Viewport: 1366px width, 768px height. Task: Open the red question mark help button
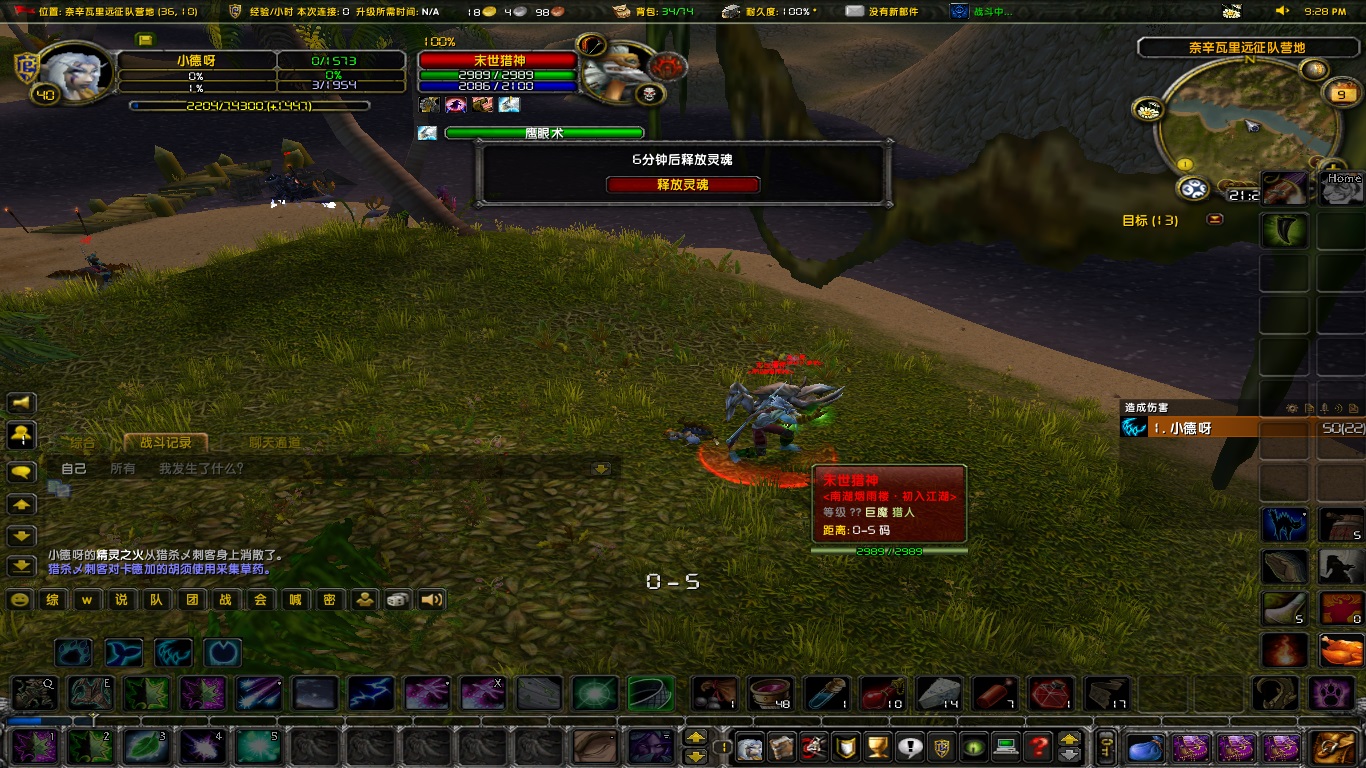1040,746
